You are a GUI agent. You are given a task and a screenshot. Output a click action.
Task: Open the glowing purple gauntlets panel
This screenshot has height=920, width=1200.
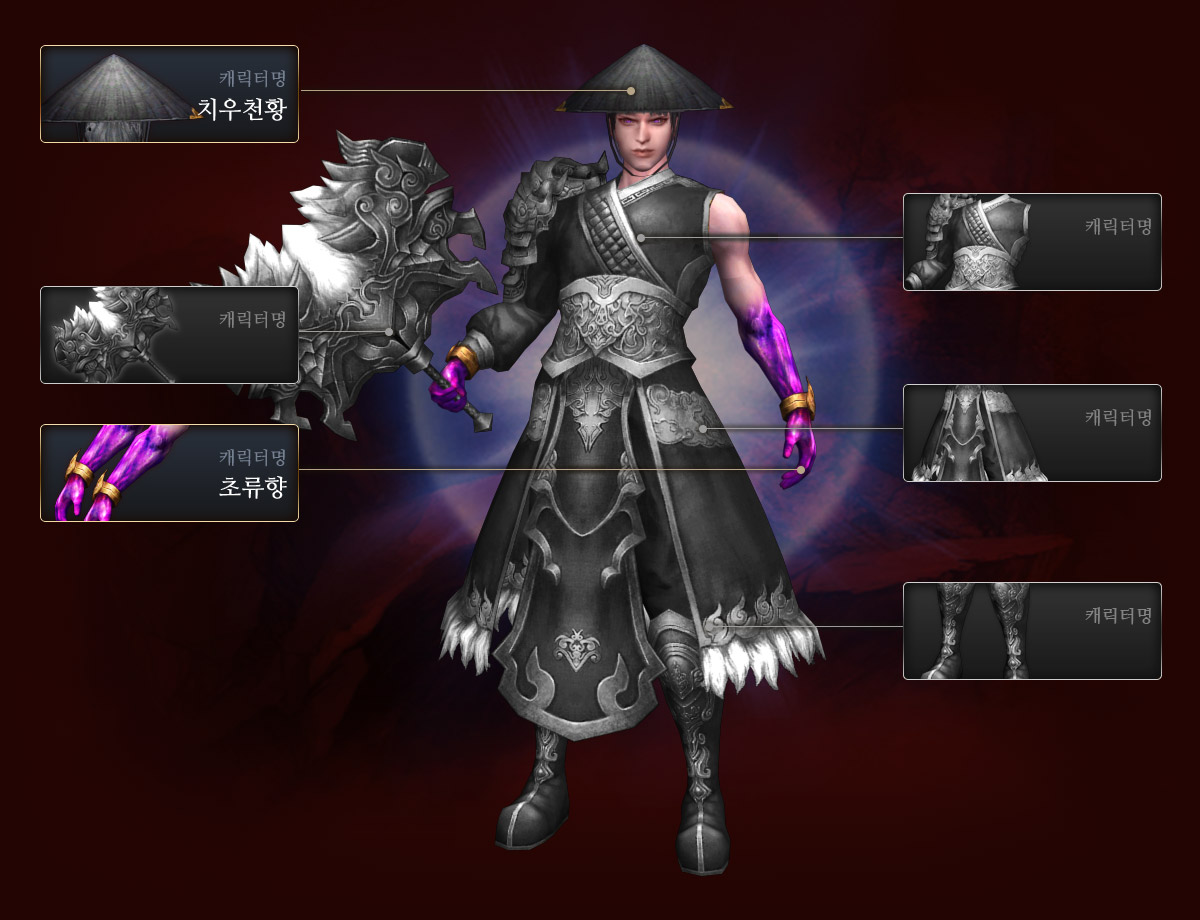pos(169,473)
